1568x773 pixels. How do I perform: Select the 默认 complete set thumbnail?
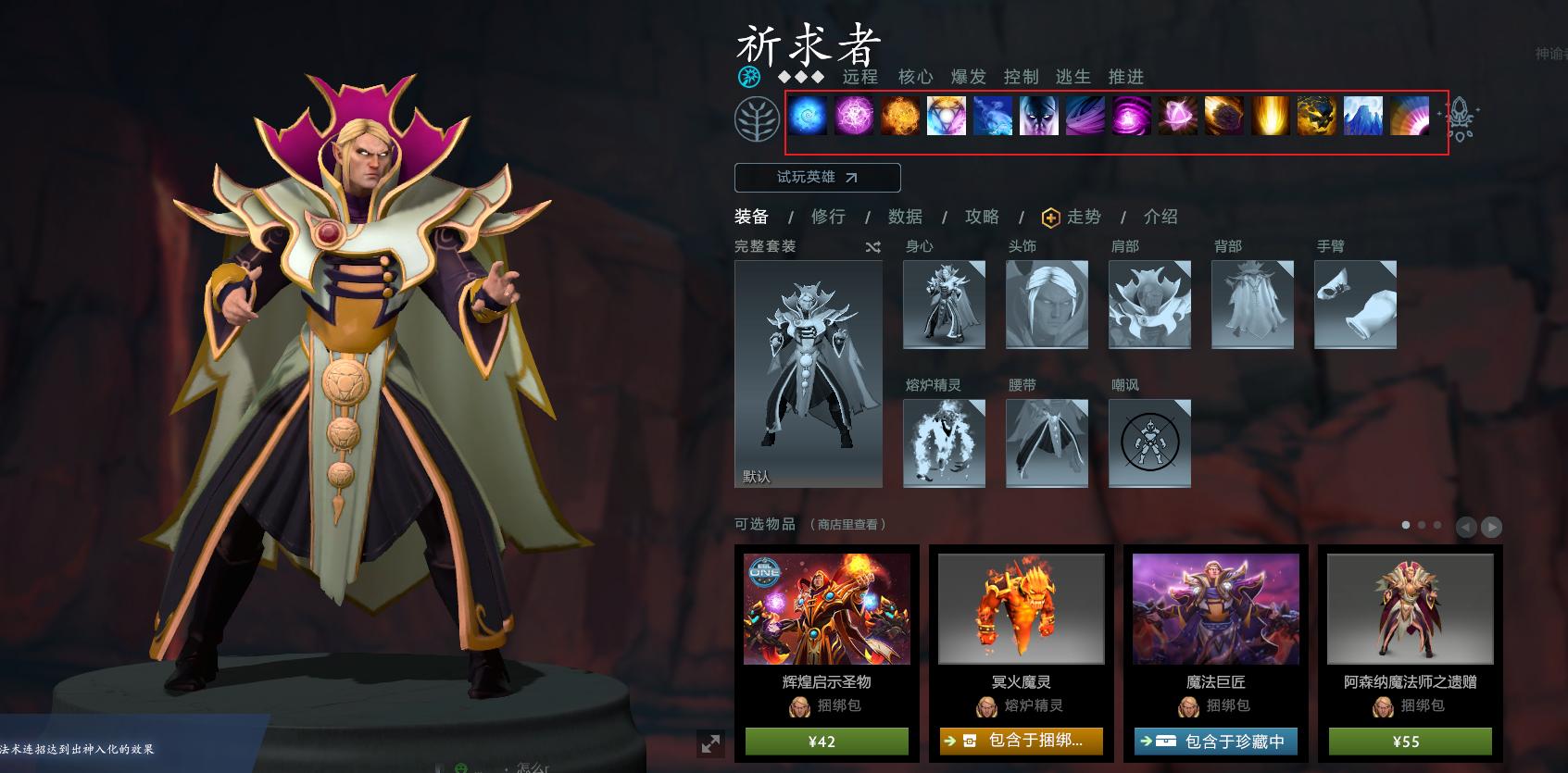(808, 374)
